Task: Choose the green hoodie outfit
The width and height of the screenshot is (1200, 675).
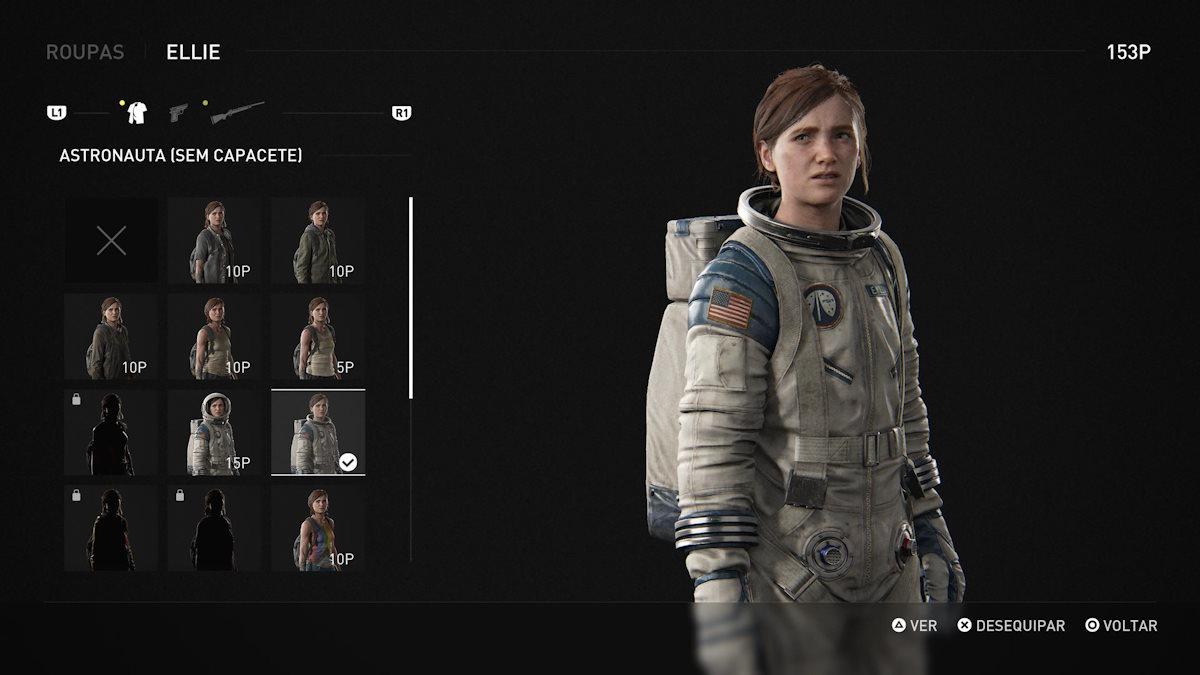Action: tap(318, 240)
